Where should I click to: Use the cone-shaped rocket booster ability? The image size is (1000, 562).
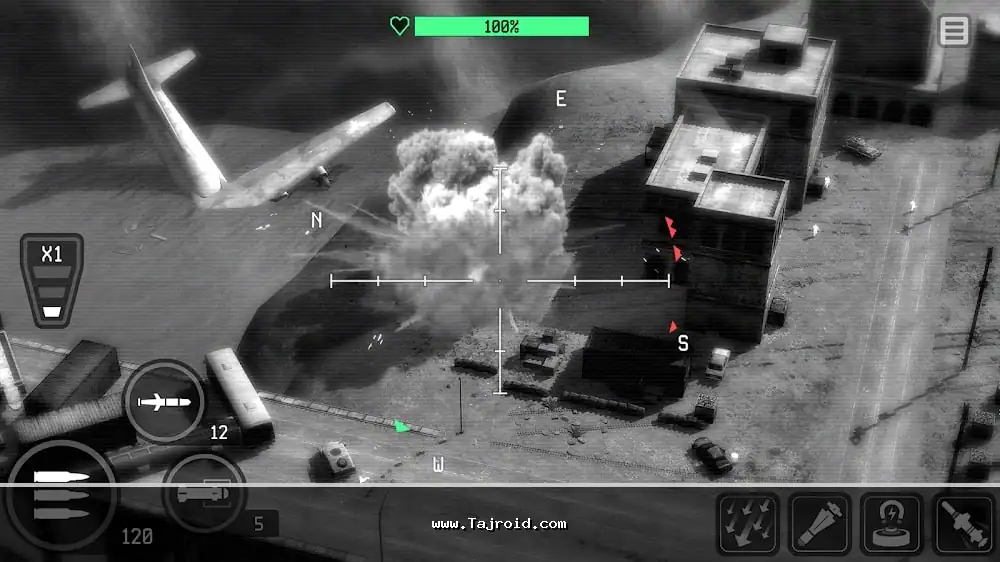click(x=821, y=523)
